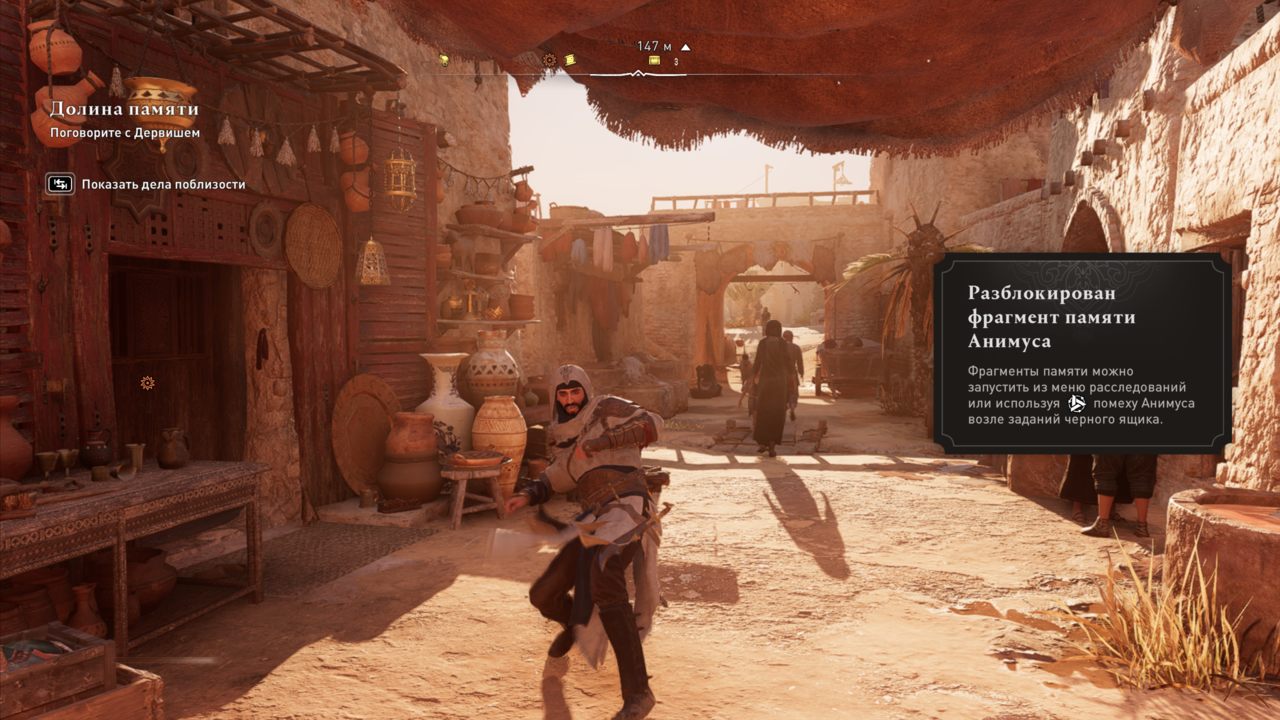Select the gold gear objective icon on compass
Viewport: 1280px width, 720px height.
[548, 60]
